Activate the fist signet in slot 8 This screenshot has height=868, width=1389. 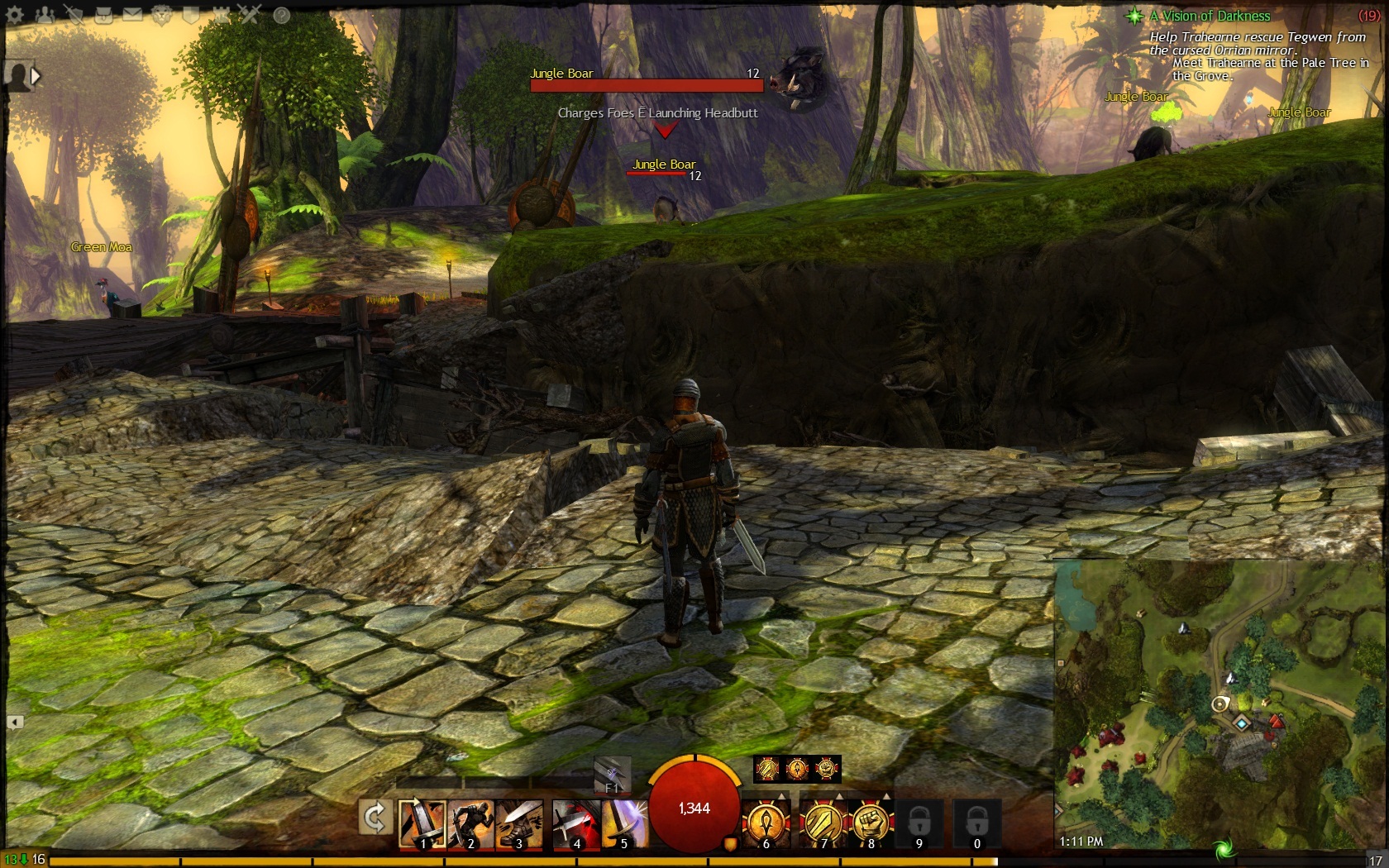(871, 823)
